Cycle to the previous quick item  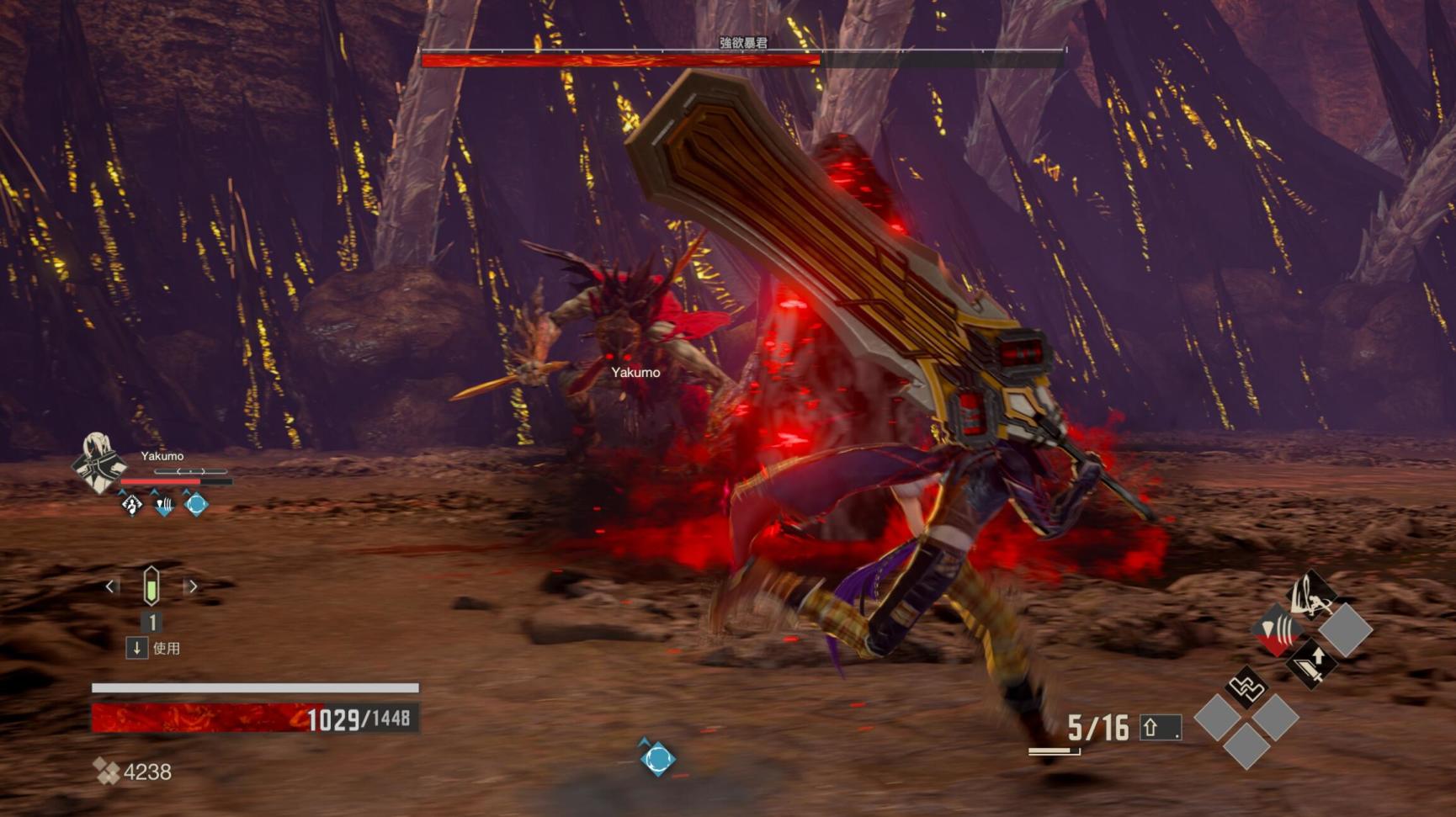[110, 586]
